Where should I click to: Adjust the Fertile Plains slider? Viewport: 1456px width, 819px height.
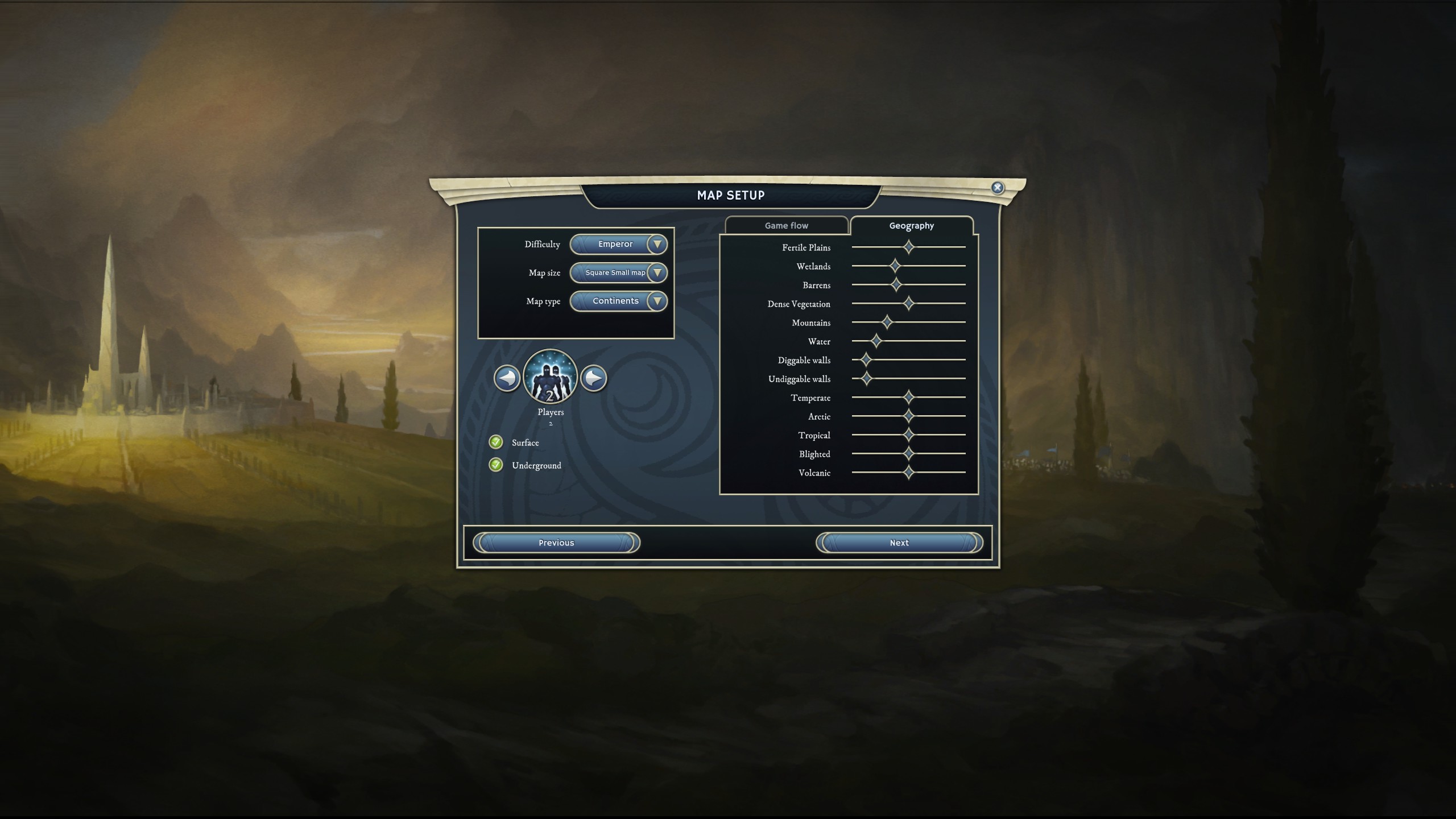[909, 247]
